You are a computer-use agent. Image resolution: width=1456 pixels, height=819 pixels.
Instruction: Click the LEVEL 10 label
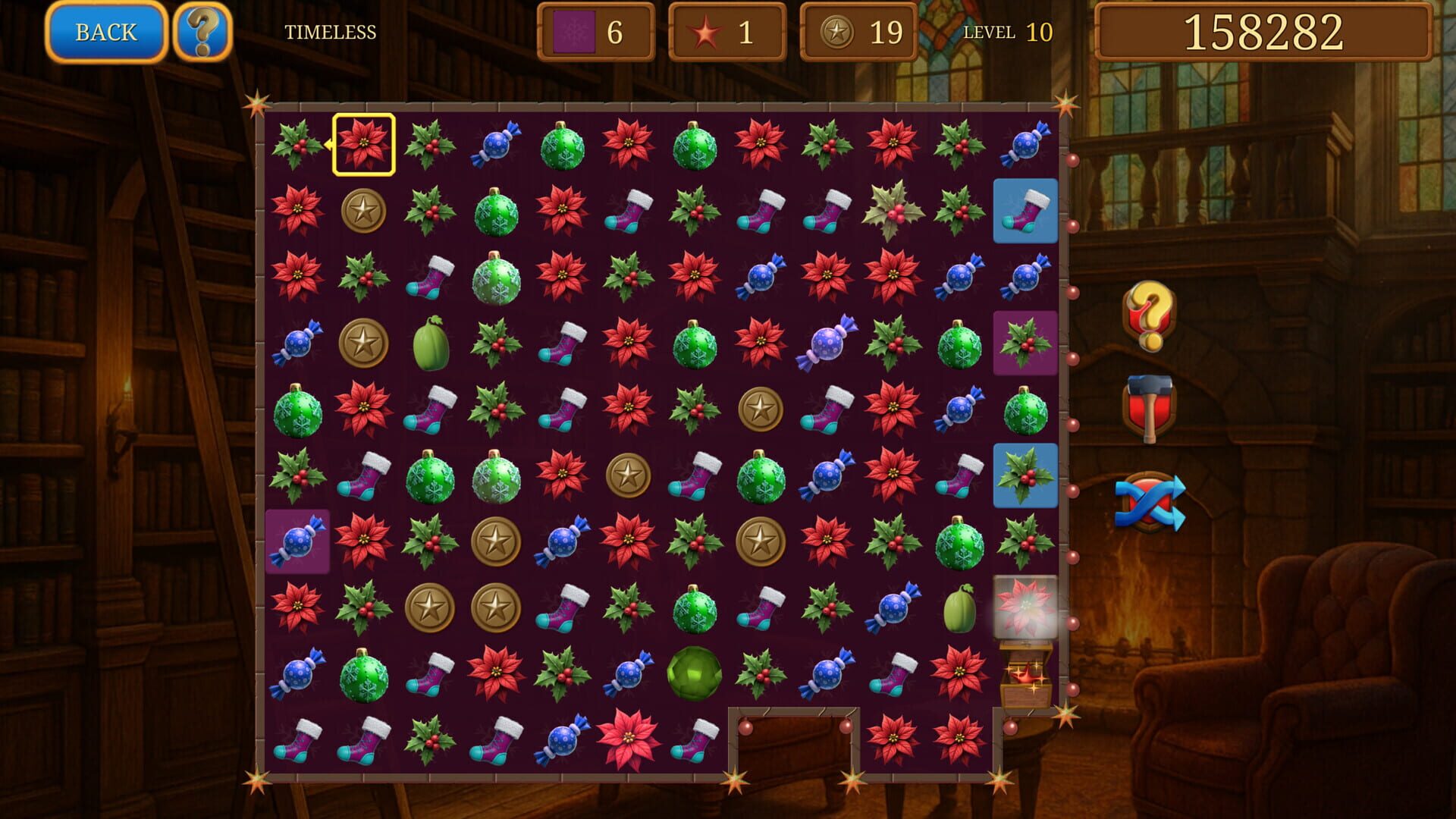1006,33
